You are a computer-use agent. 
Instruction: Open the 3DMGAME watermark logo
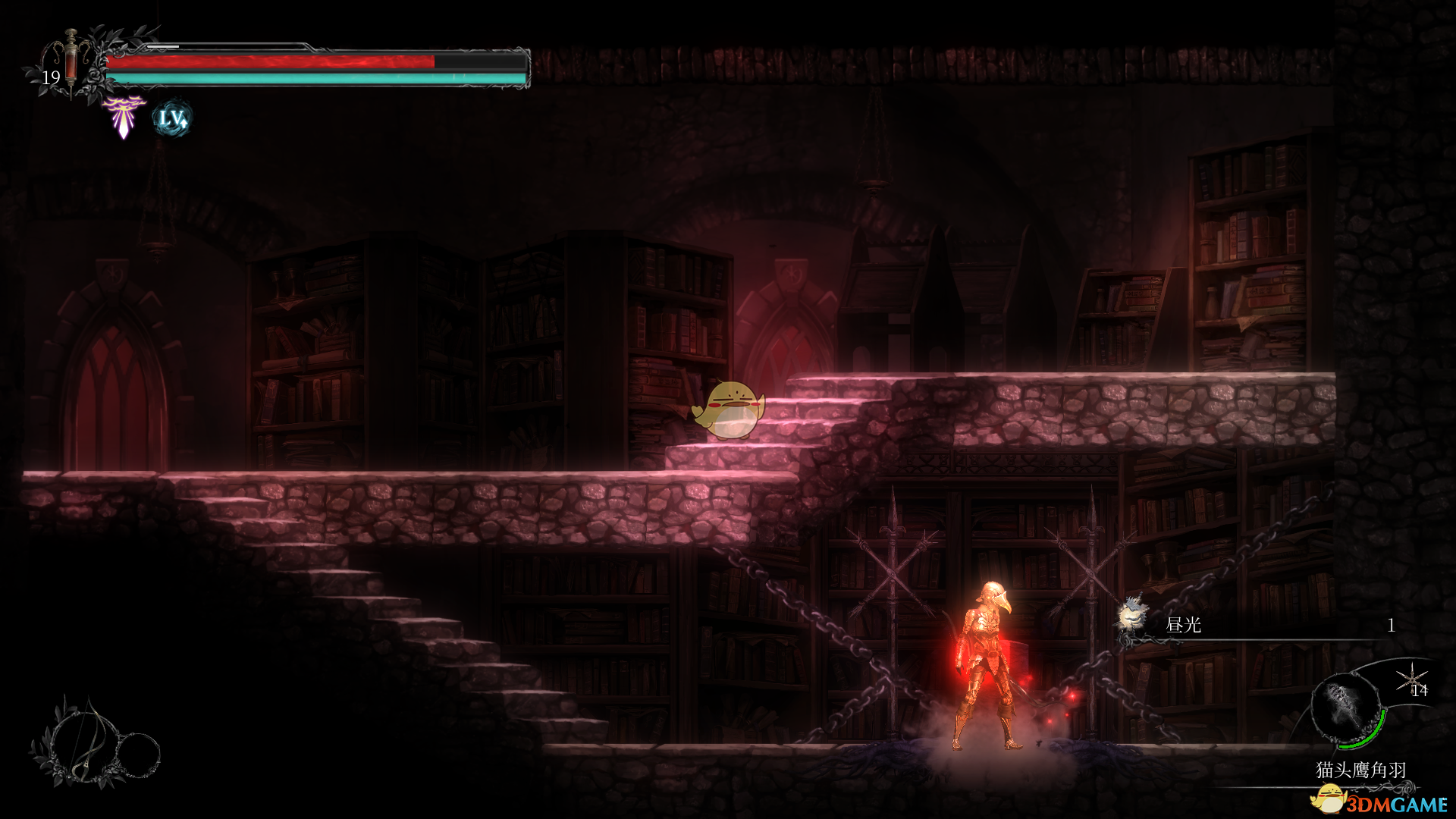click(x=1380, y=801)
